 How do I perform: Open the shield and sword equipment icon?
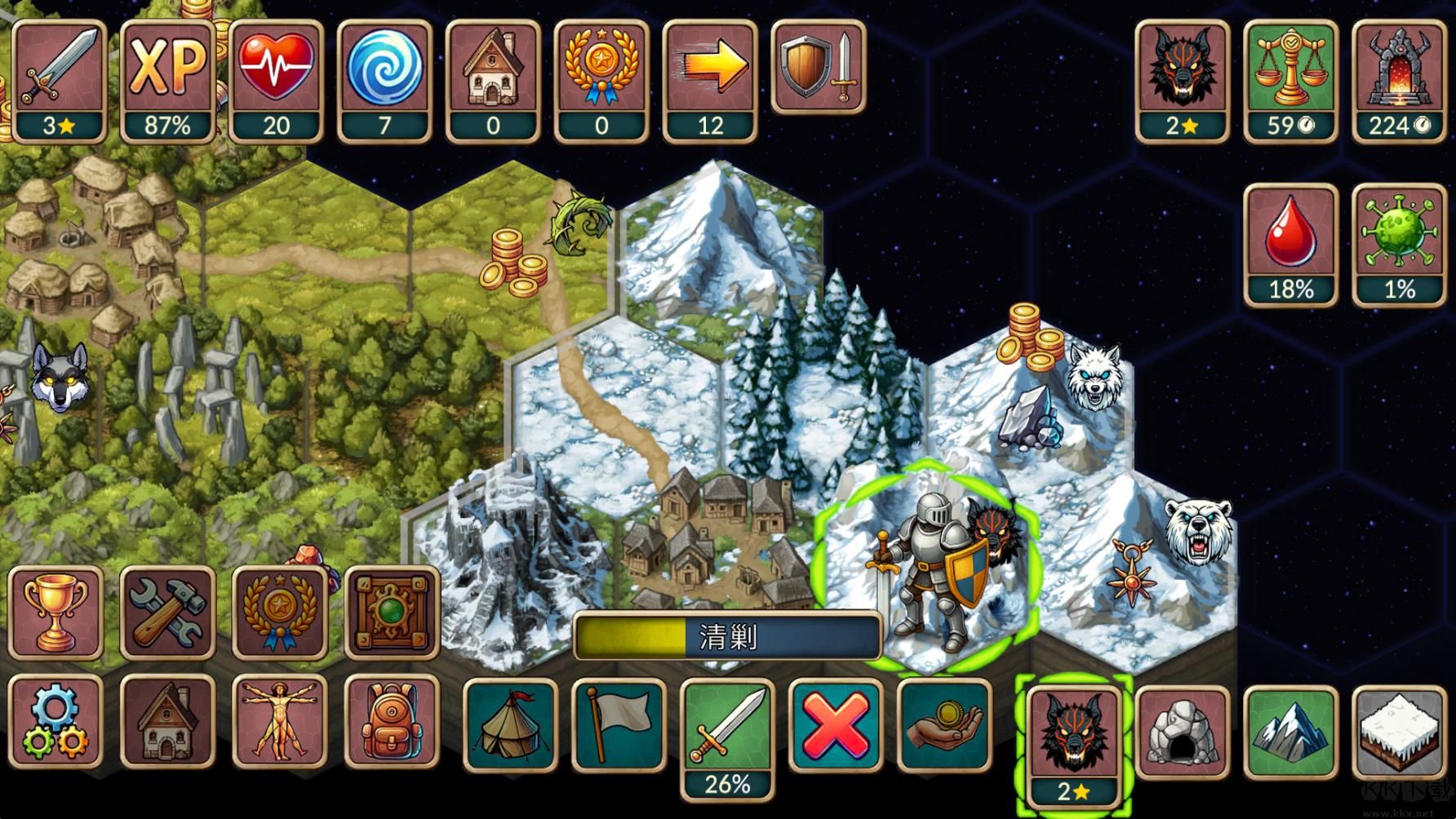pos(819,67)
